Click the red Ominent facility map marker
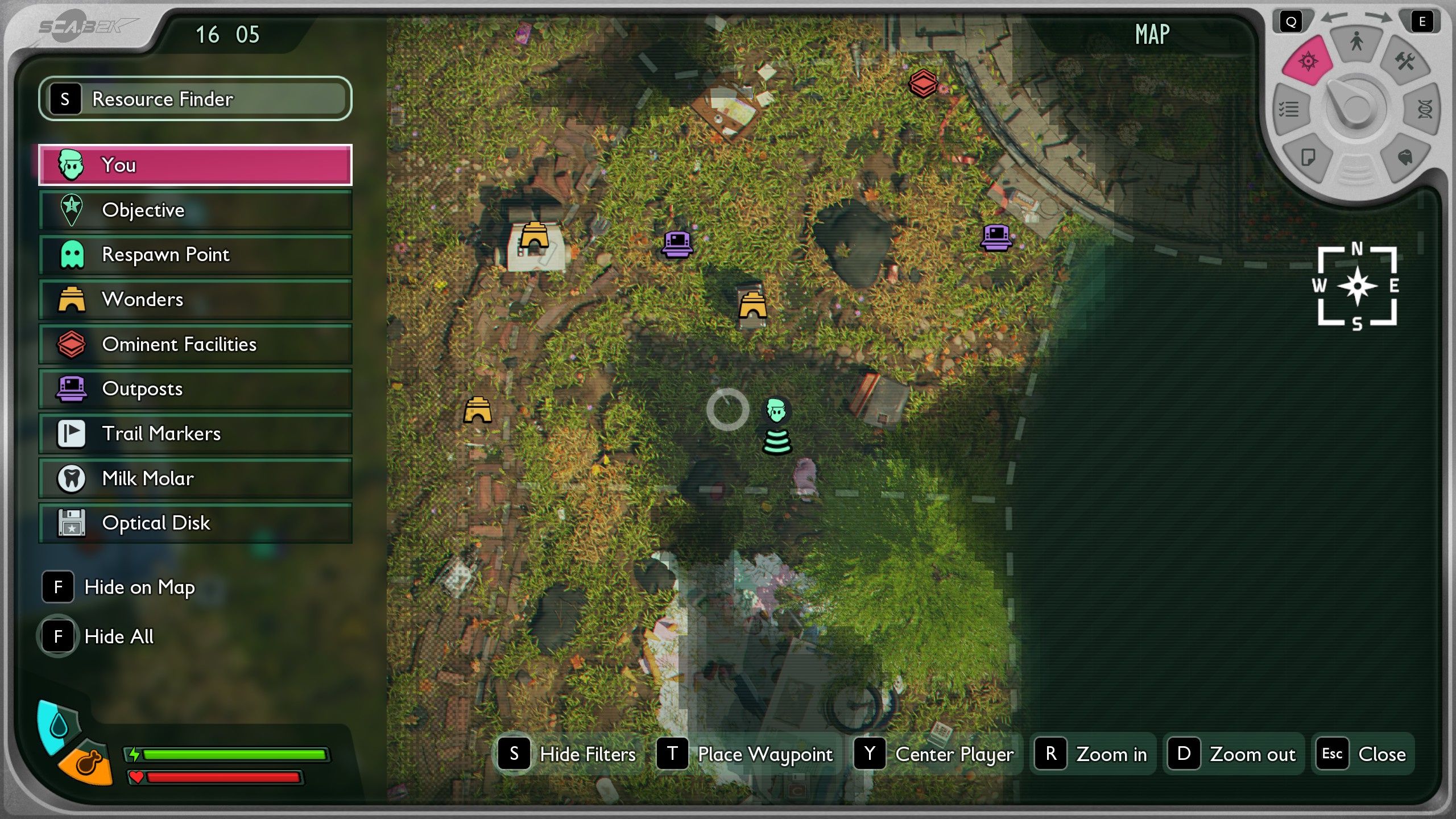This screenshot has height=819, width=1456. pos(923,84)
